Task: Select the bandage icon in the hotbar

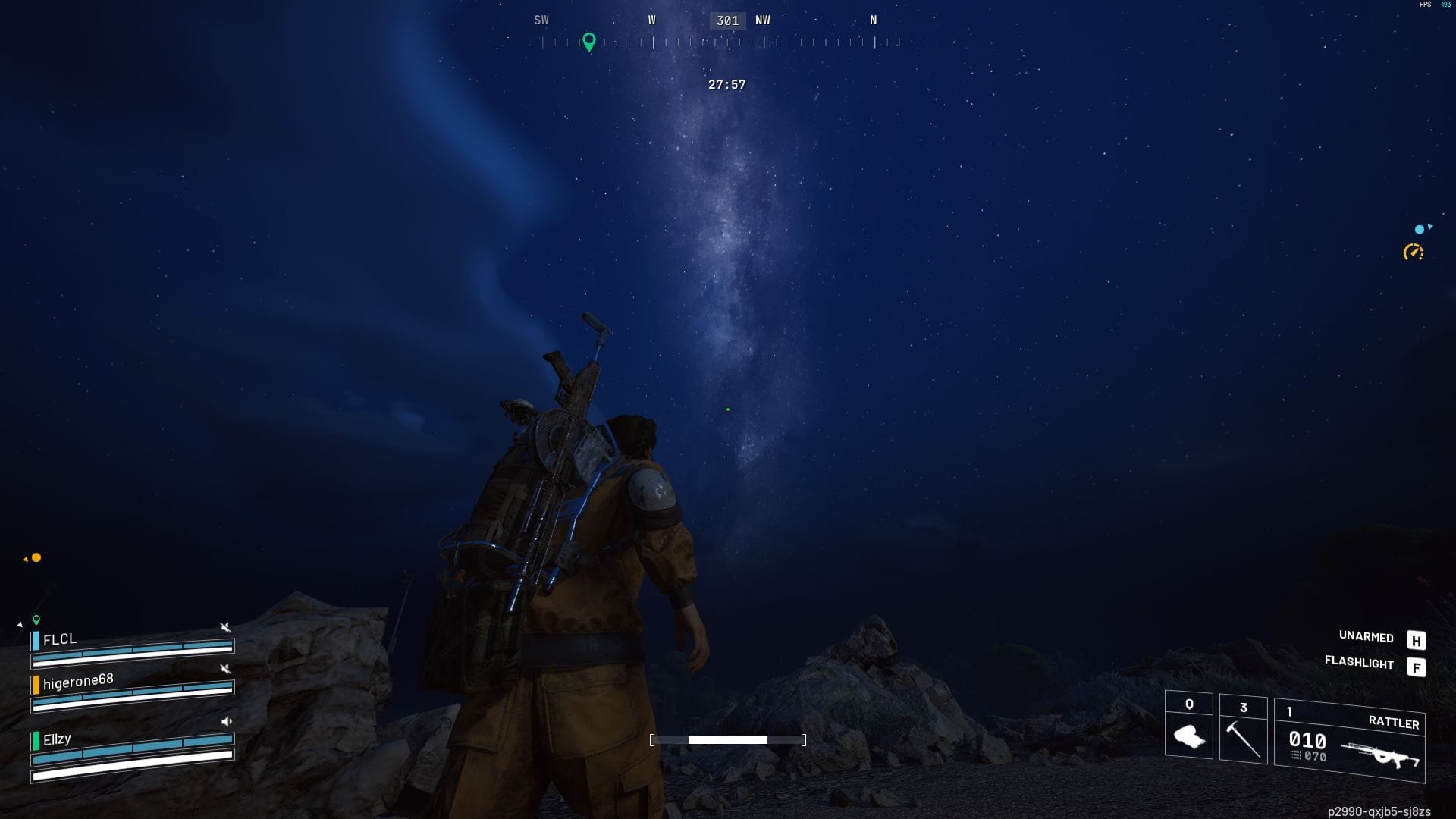Action: pos(1188,737)
